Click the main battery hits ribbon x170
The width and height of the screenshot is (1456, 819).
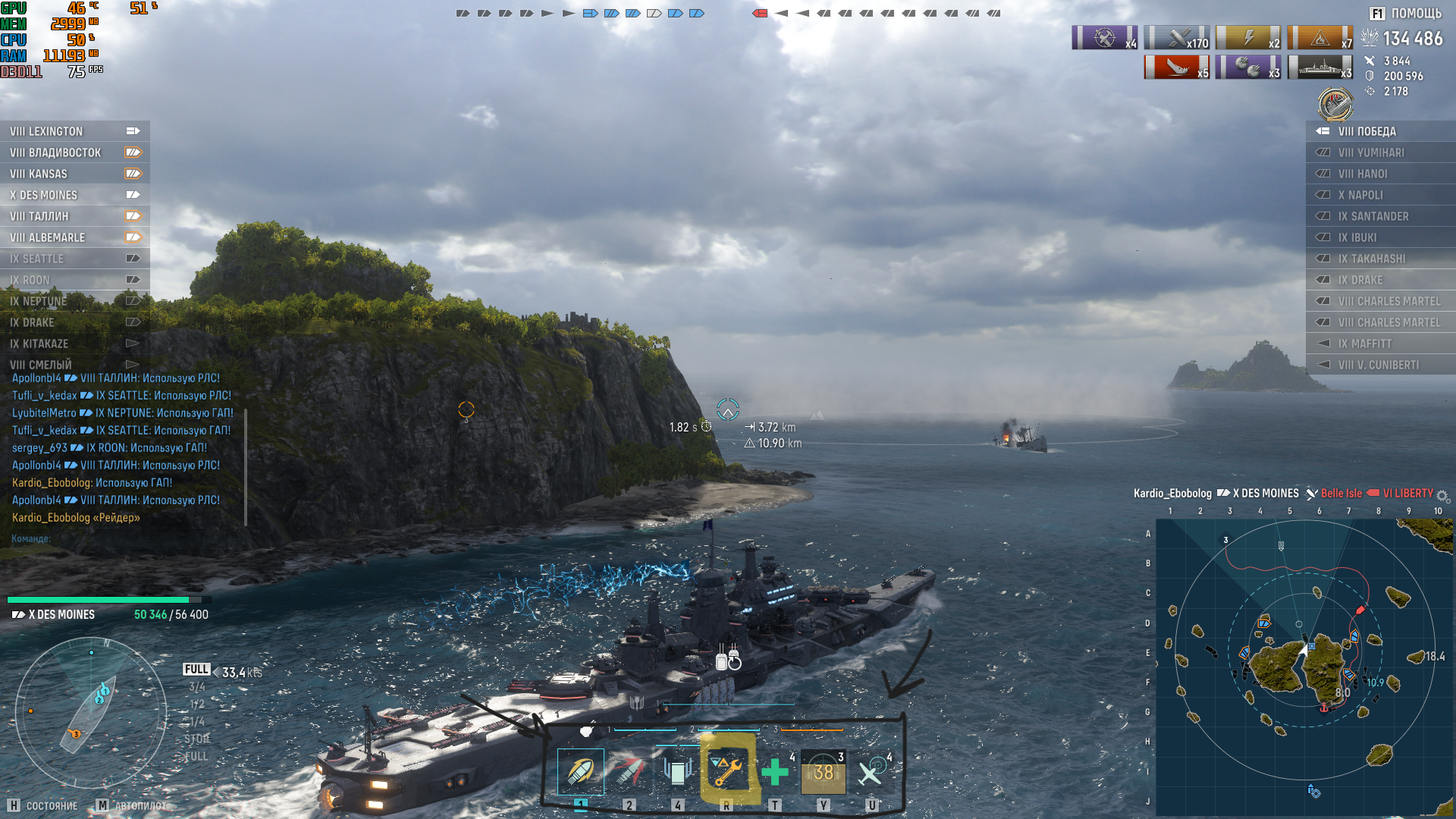1177,37
